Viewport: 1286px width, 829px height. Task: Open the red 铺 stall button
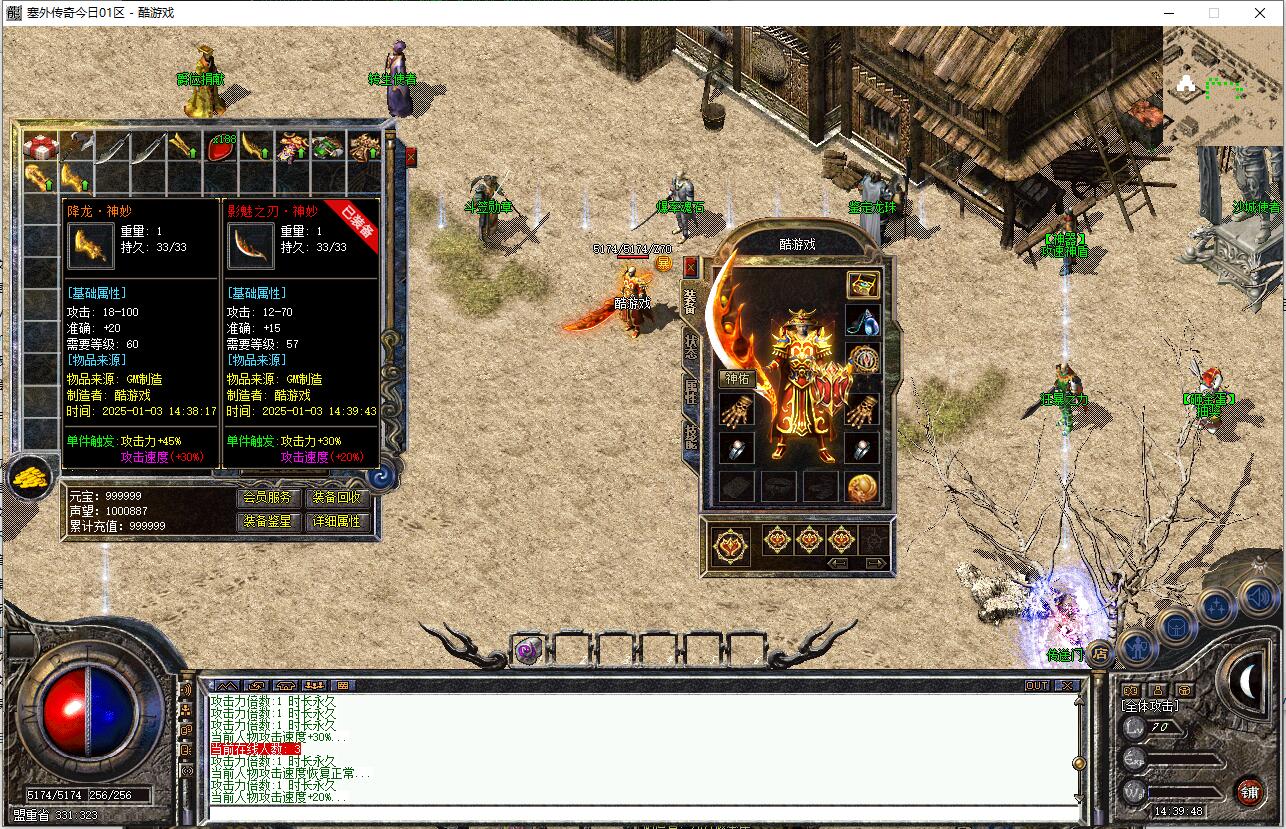(x=1249, y=791)
